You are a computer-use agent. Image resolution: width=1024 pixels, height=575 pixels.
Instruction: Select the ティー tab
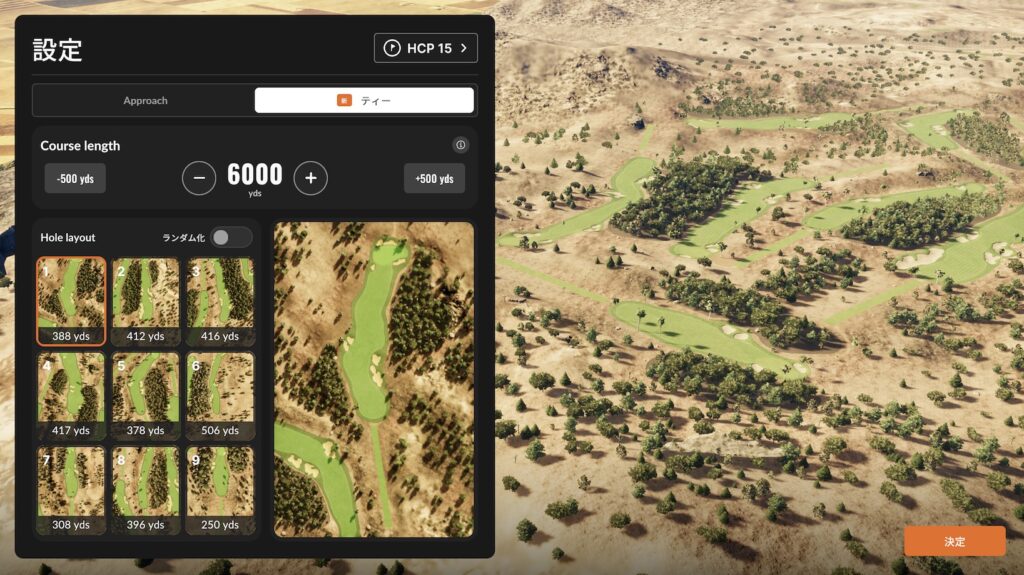[x=364, y=100]
